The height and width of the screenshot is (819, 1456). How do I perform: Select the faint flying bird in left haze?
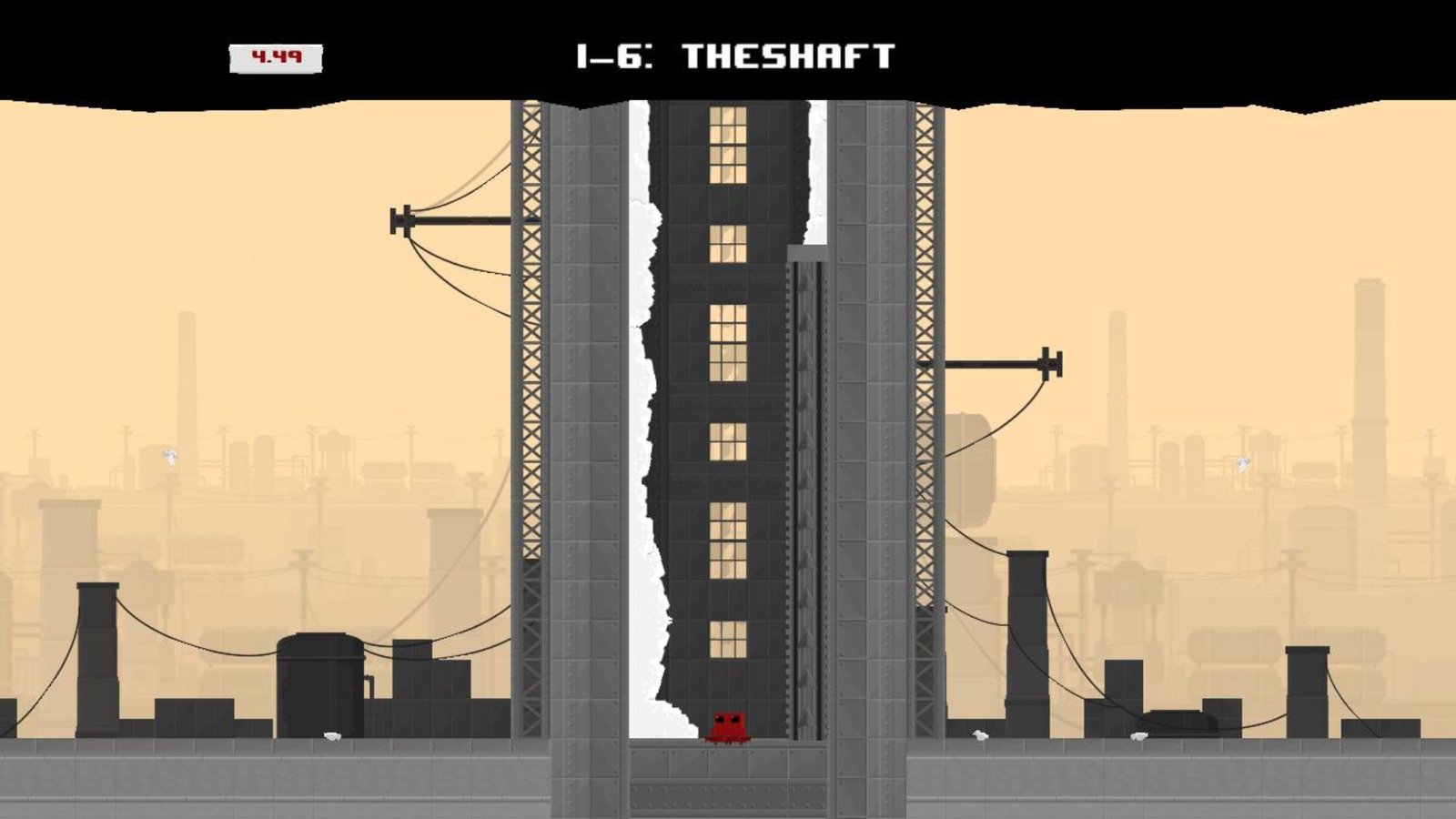(x=168, y=458)
